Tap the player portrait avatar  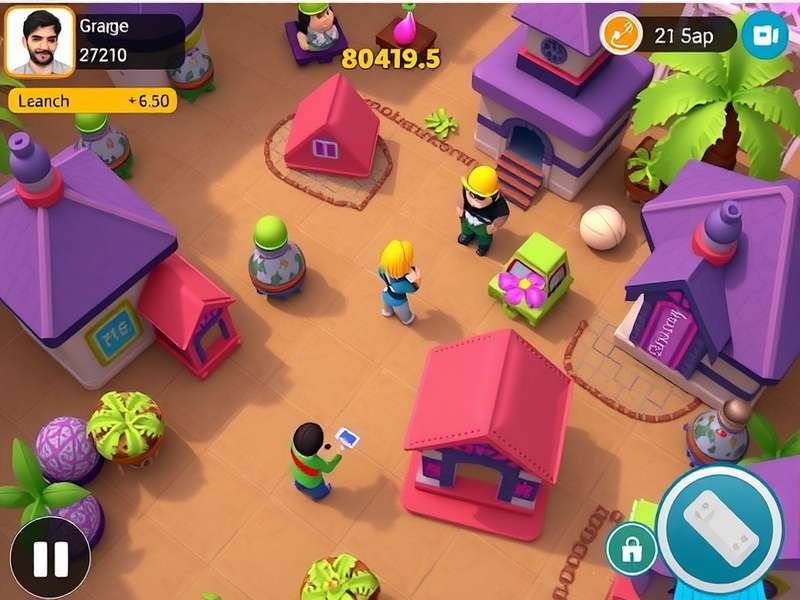point(40,42)
